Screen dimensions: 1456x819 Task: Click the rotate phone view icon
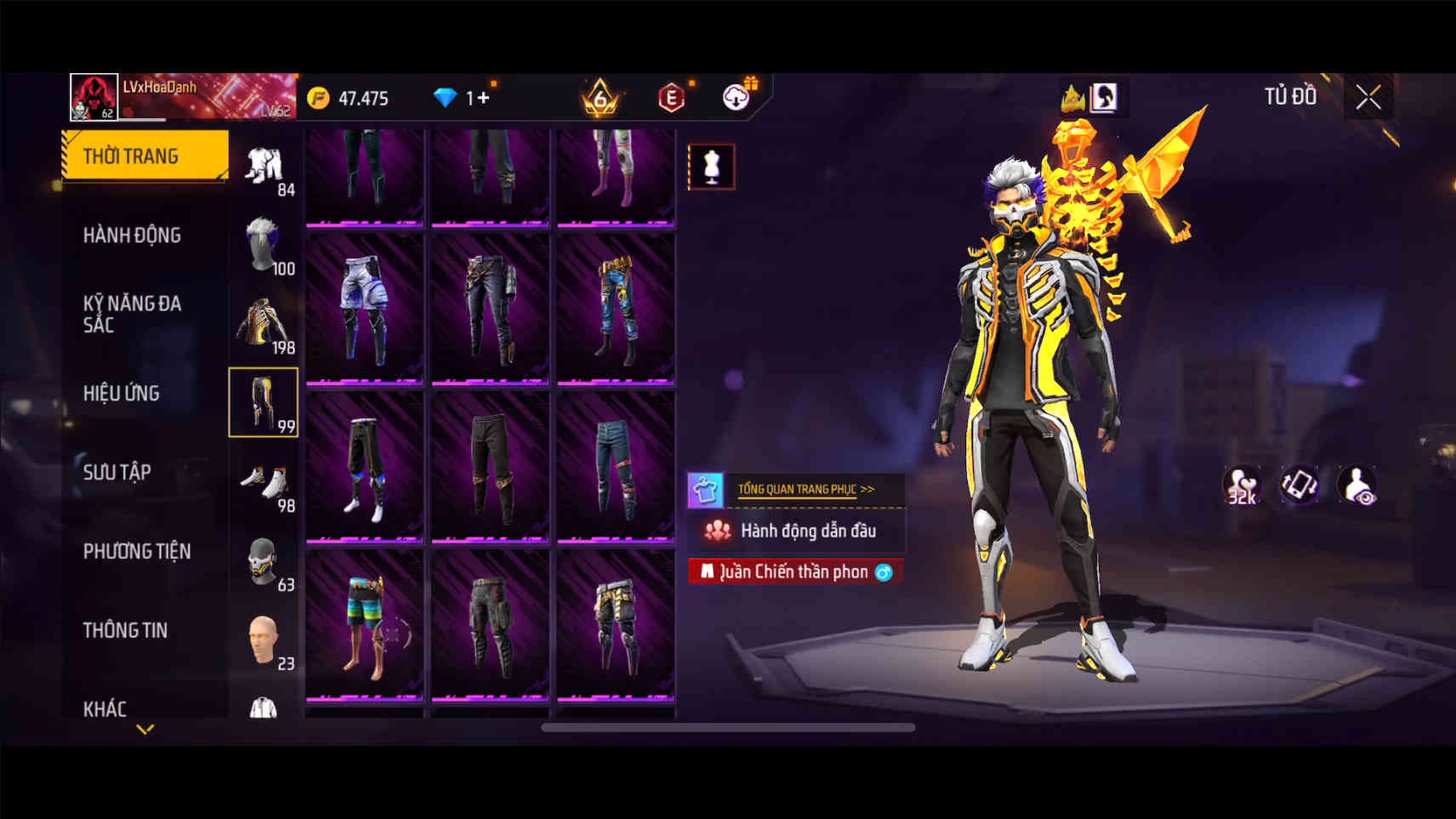click(1299, 485)
